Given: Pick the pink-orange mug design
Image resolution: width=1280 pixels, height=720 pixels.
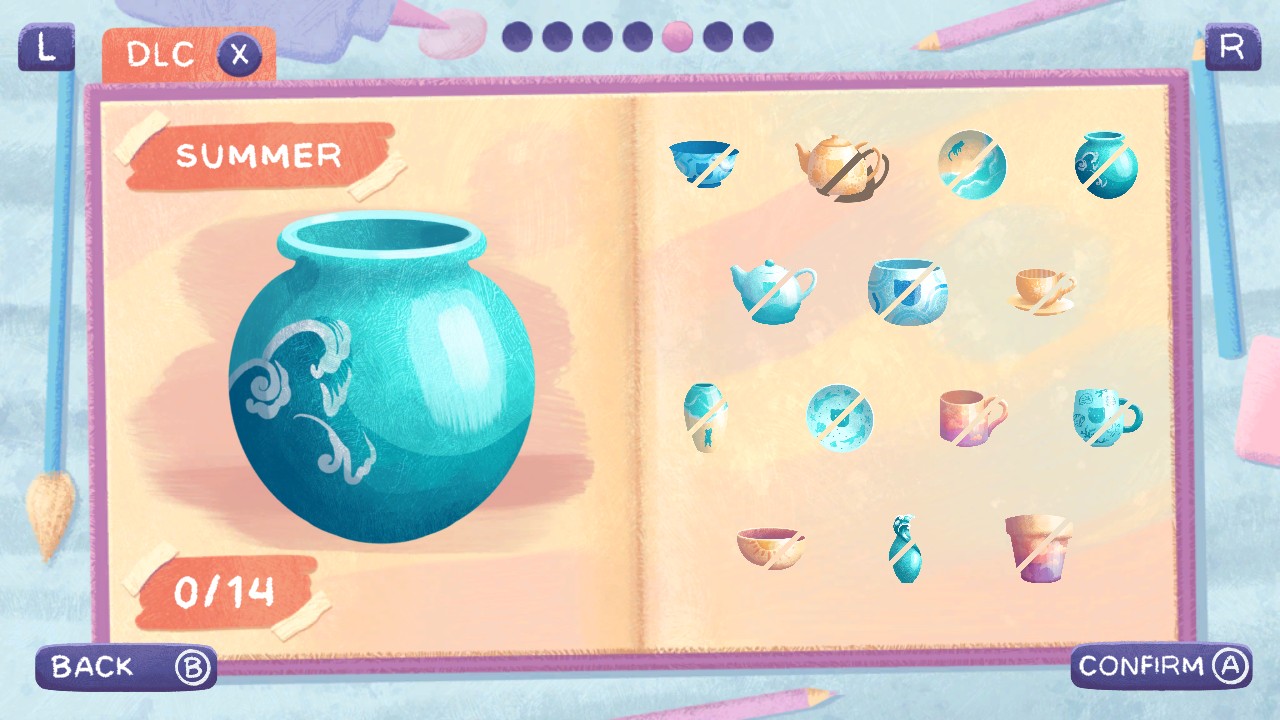Looking at the screenshot, I should [972, 418].
